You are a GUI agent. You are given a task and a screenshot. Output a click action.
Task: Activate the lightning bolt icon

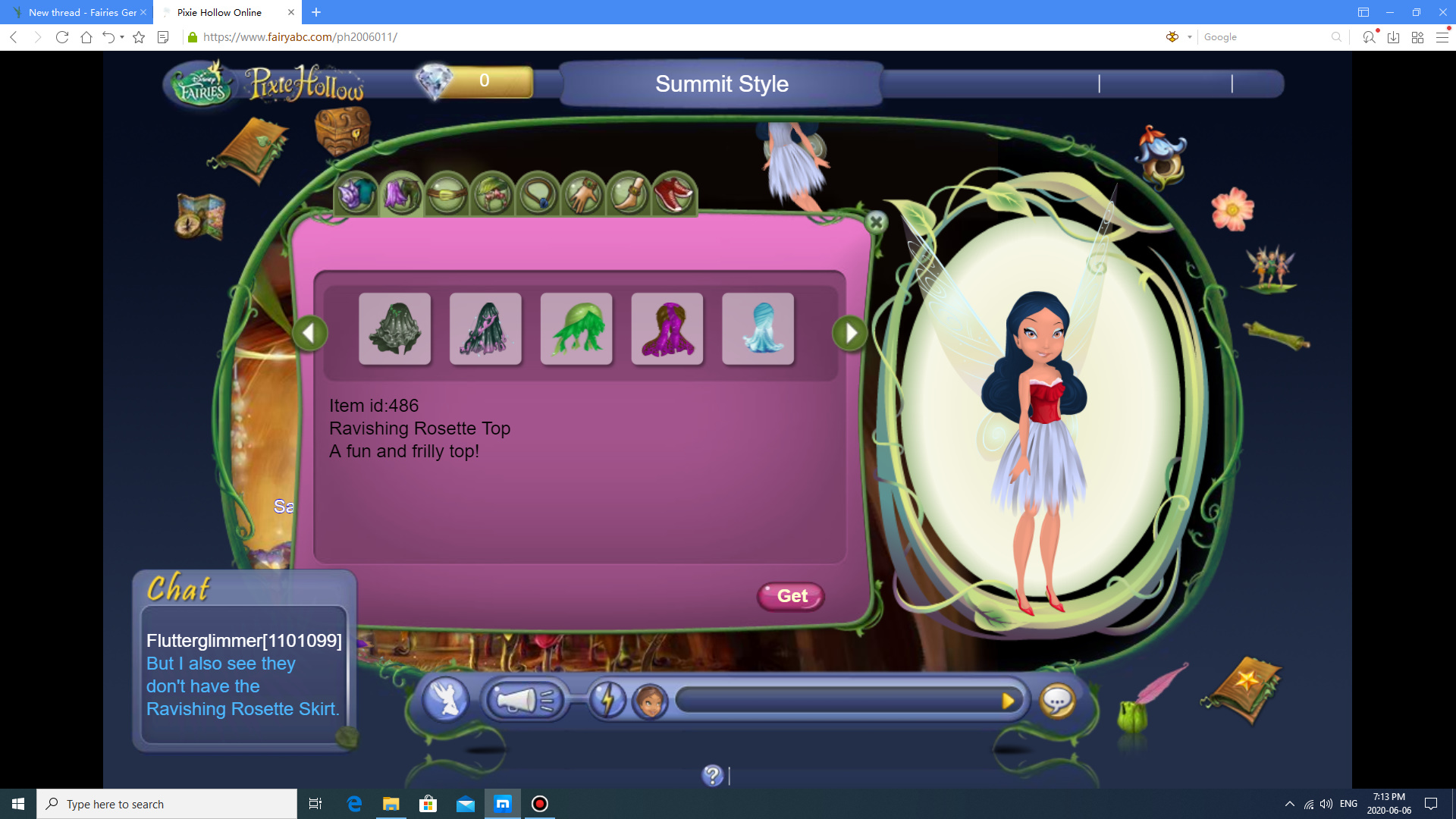[607, 700]
